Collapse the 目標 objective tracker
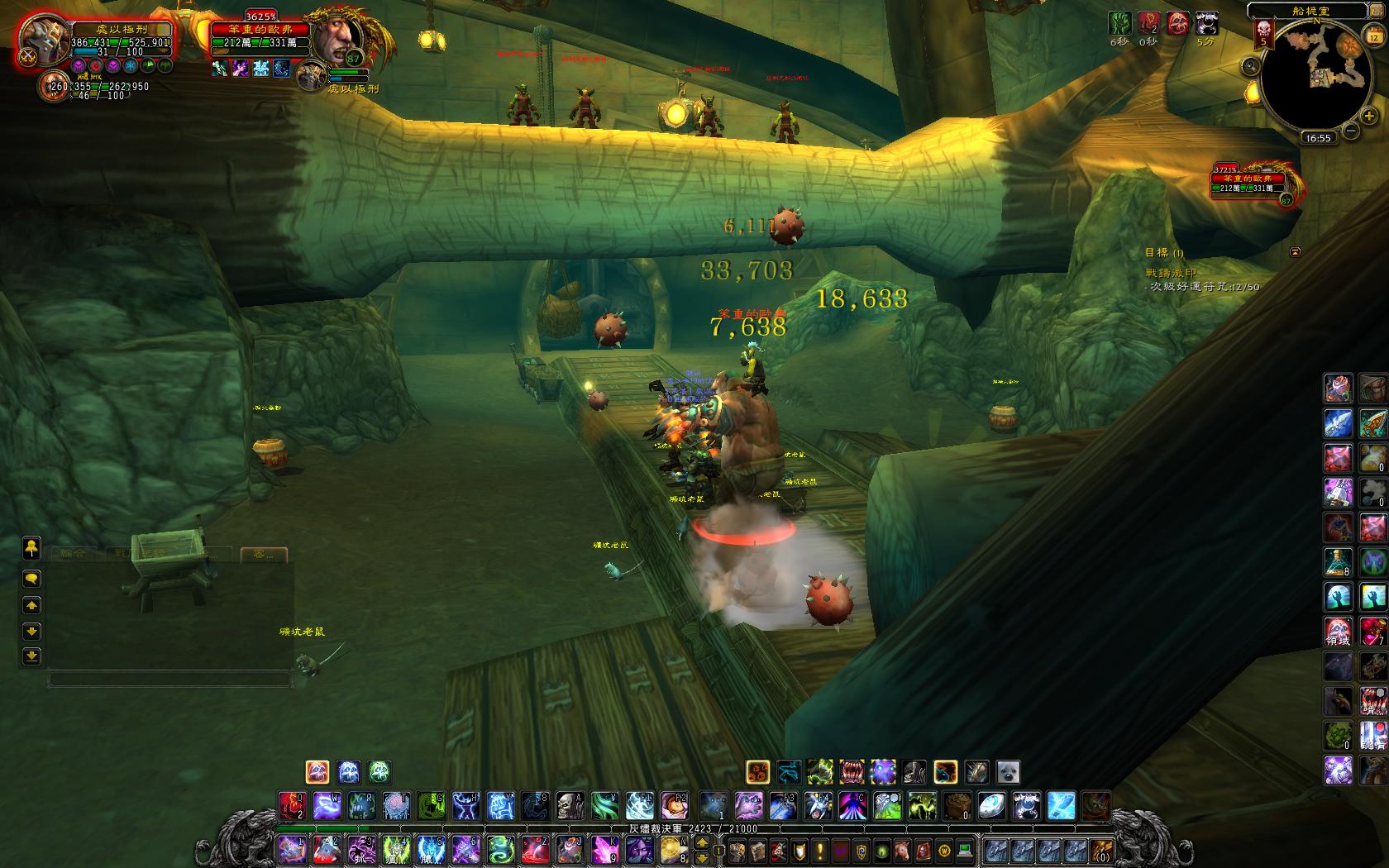The width and height of the screenshot is (1389, 868). [x=1296, y=251]
